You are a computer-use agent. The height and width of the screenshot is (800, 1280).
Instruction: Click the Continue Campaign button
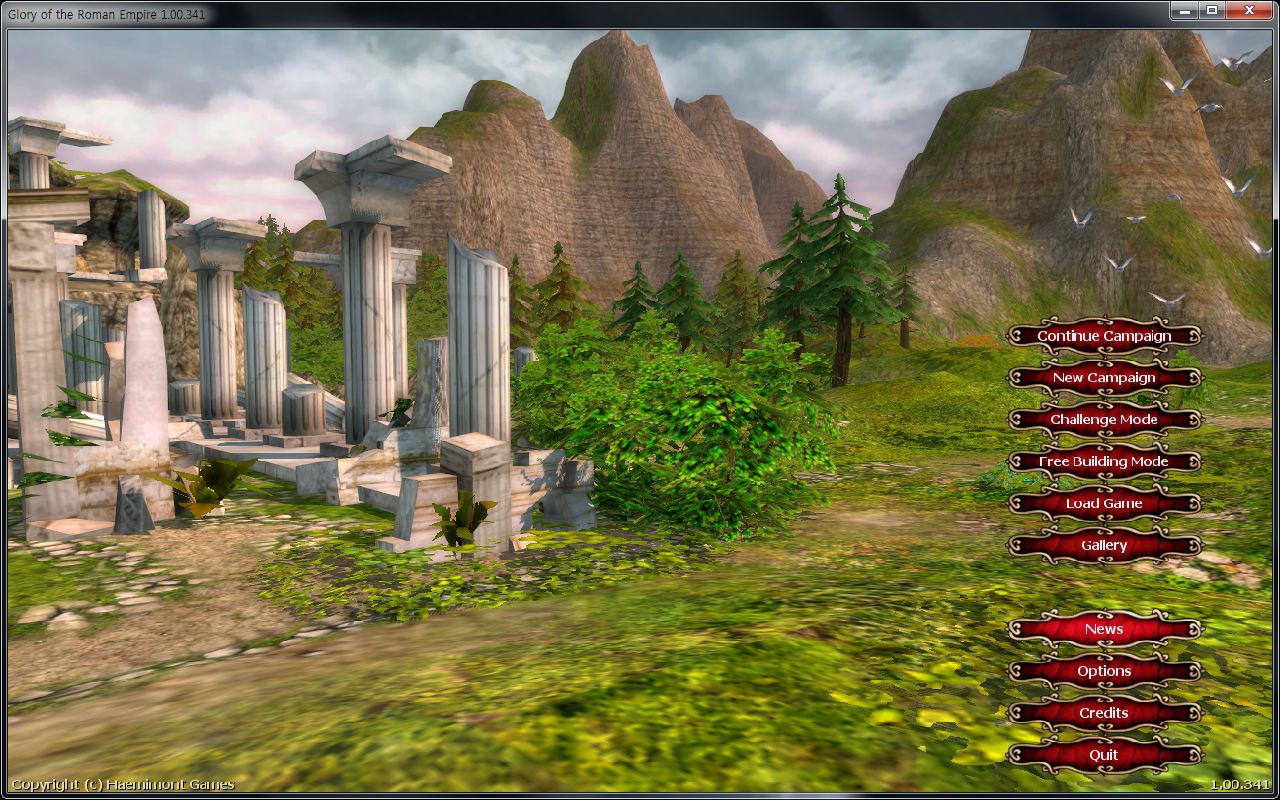[x=1104, y=336]
